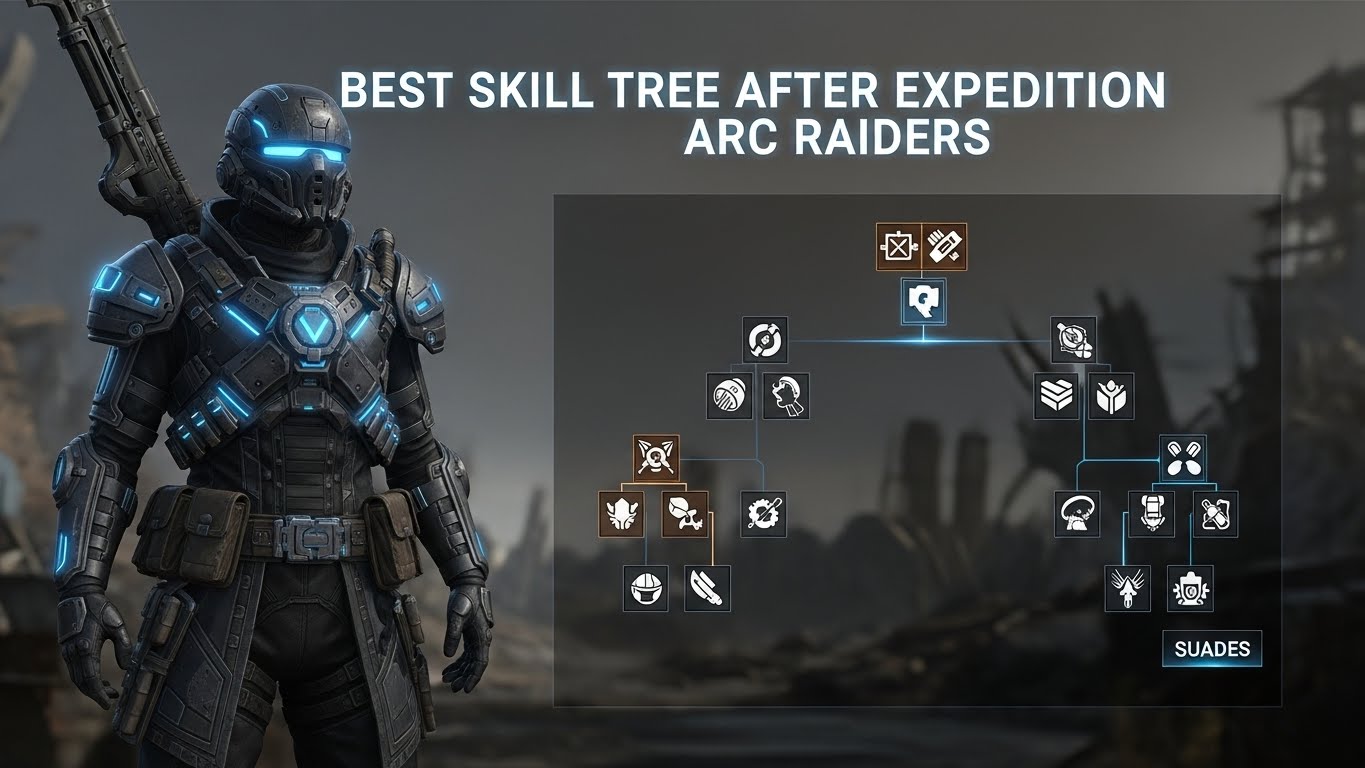The image size is (1365, 768).
Task: Select the slingshot skill node
Action: 685,514
